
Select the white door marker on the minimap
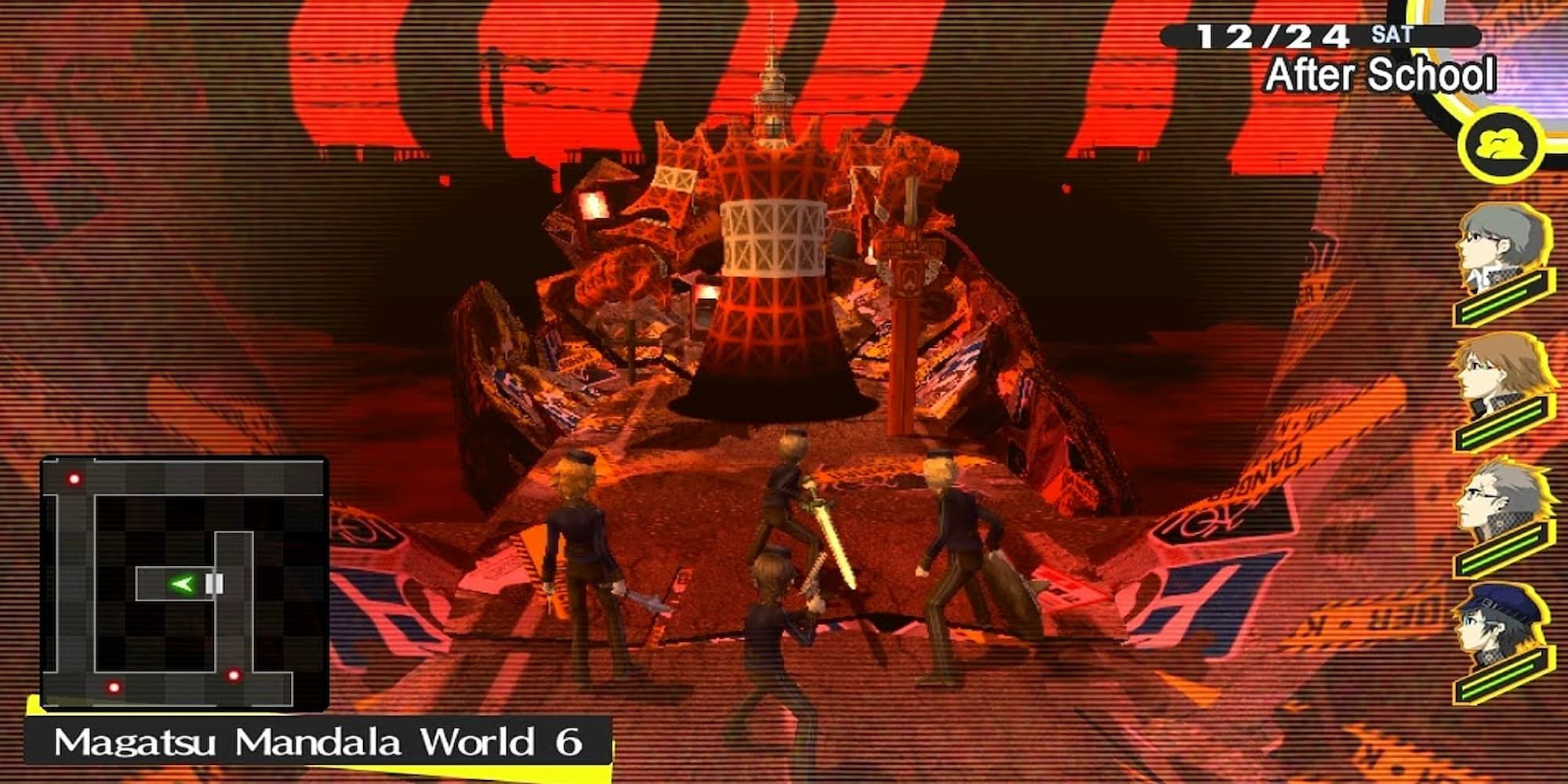coord(216,582)
